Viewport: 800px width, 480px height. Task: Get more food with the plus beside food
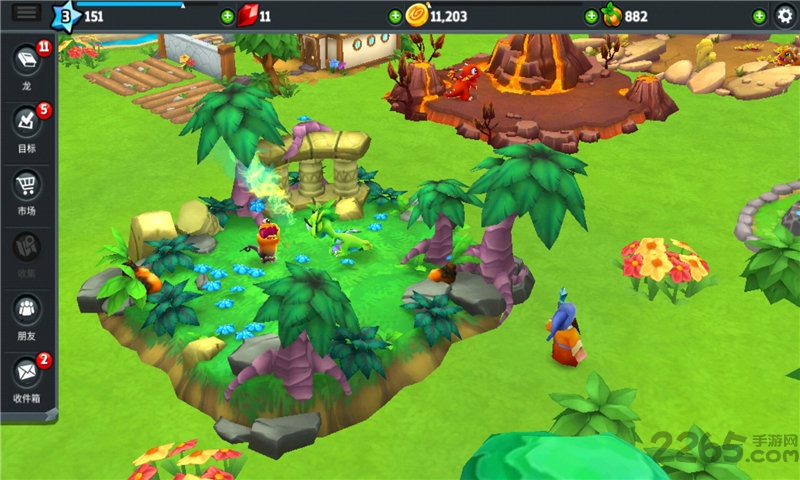[591, 16]
